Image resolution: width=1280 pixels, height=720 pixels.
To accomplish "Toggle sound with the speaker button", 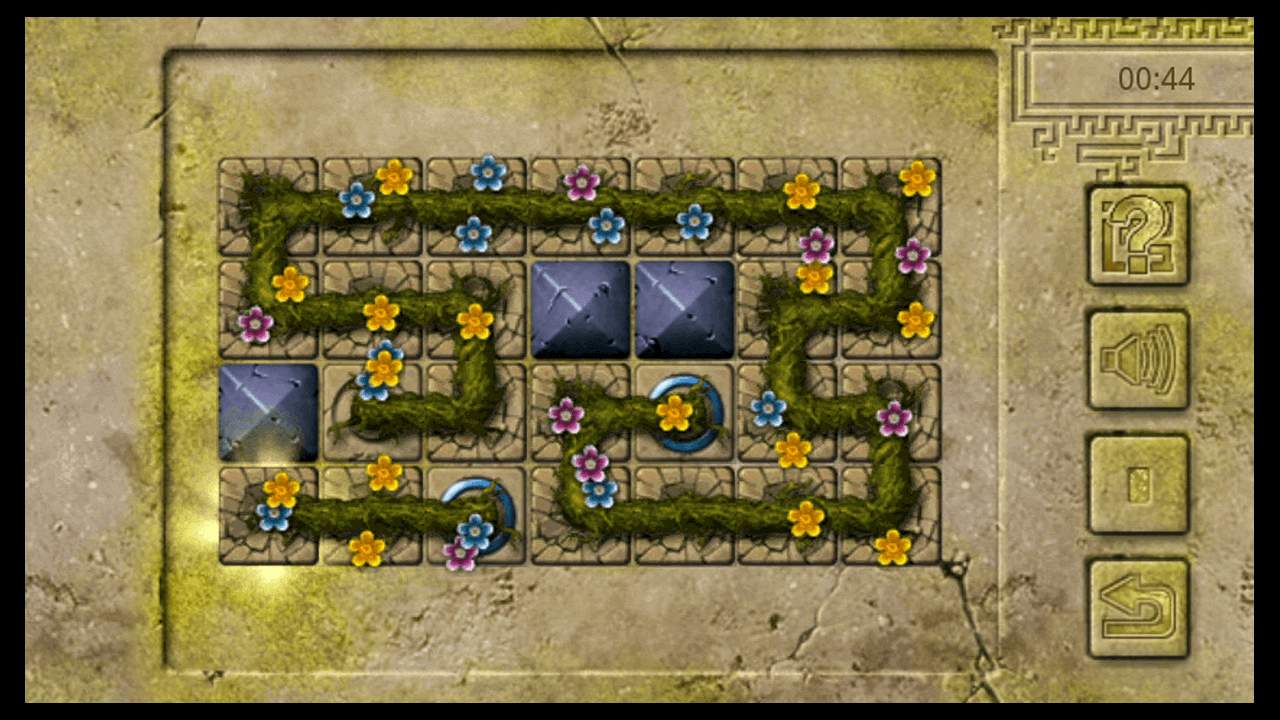I will point(1138,360).
